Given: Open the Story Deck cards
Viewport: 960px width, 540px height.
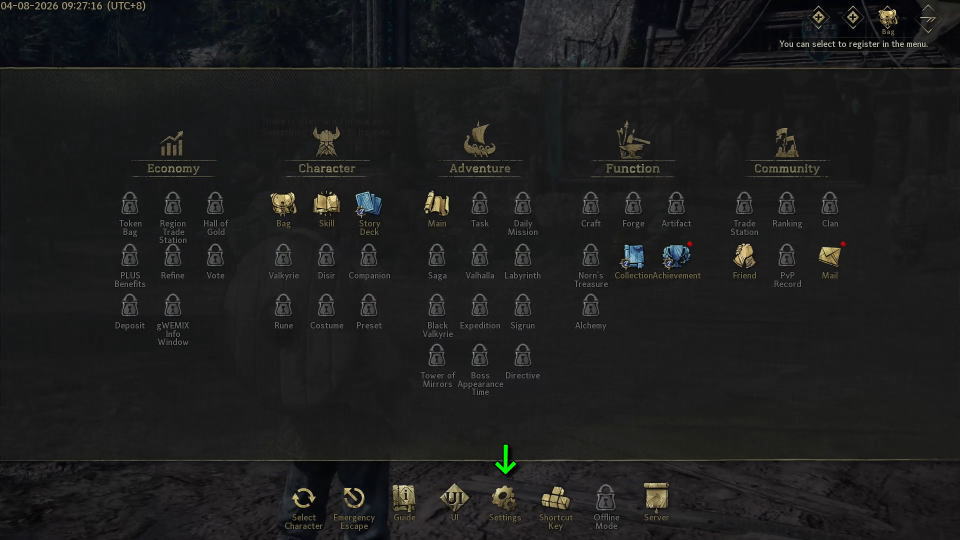Looking at the screenshot, I should pos(369,205).
